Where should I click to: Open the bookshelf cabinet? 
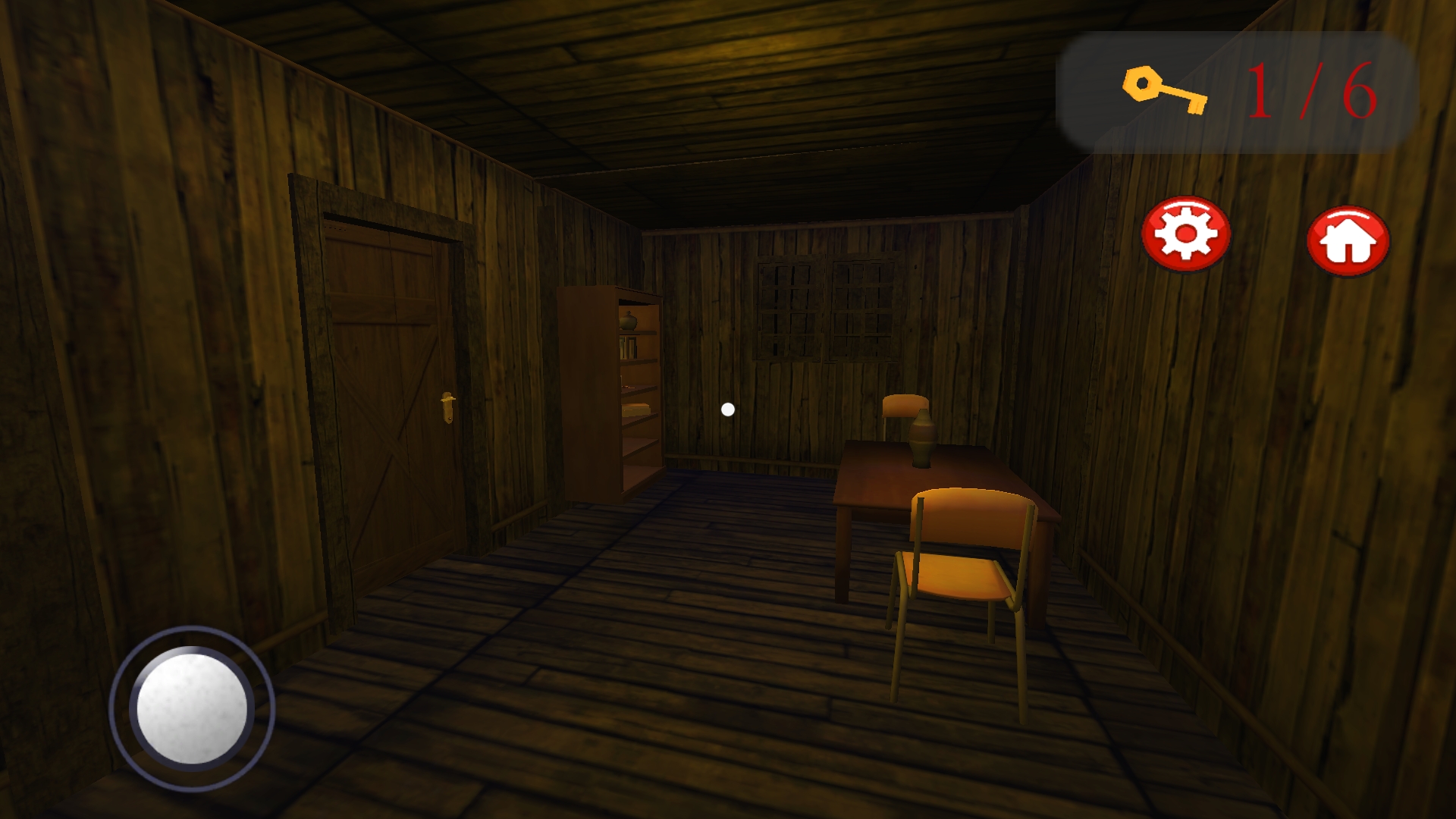tap(614, 394)
